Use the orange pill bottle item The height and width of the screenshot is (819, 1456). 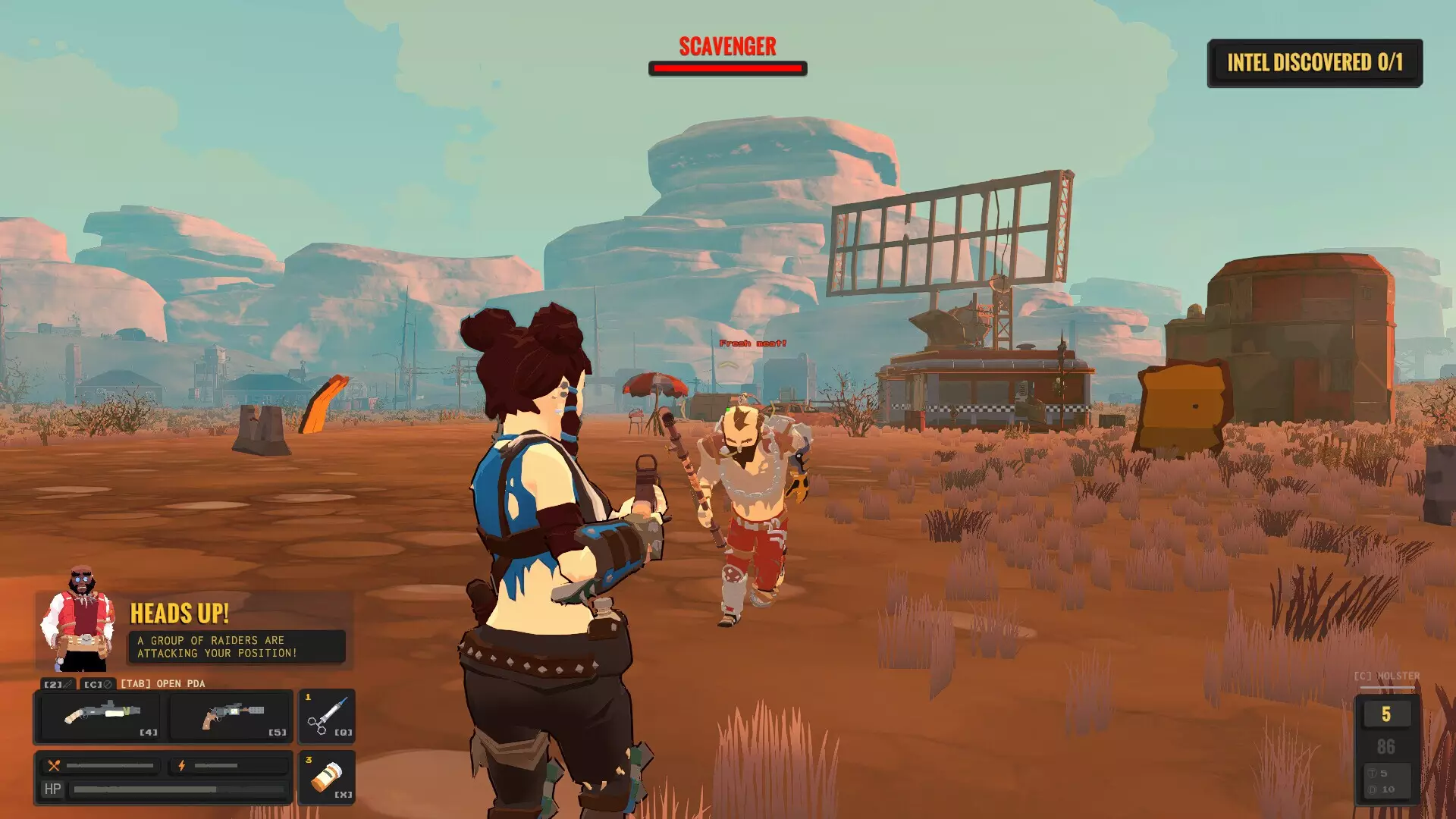[328, 778]
